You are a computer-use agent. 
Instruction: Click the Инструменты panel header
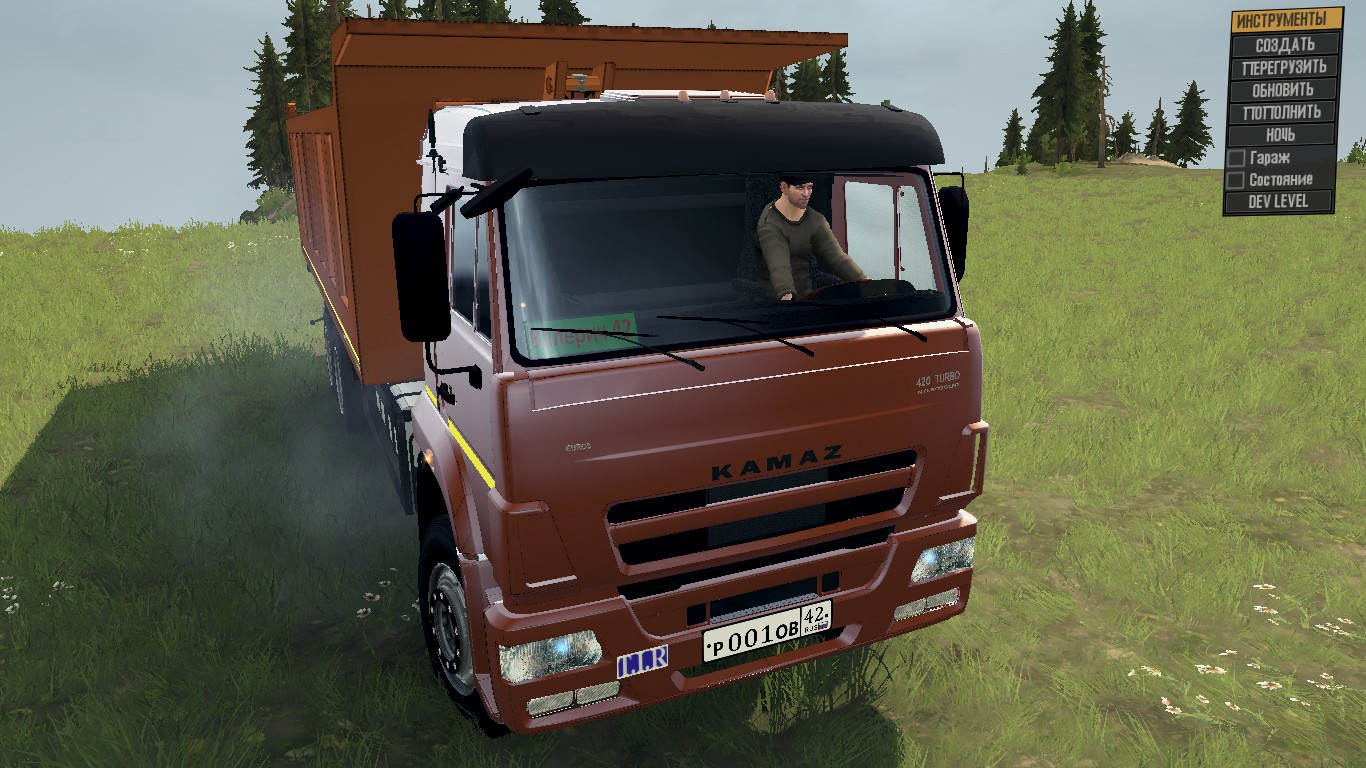[x=1286, y=20]
